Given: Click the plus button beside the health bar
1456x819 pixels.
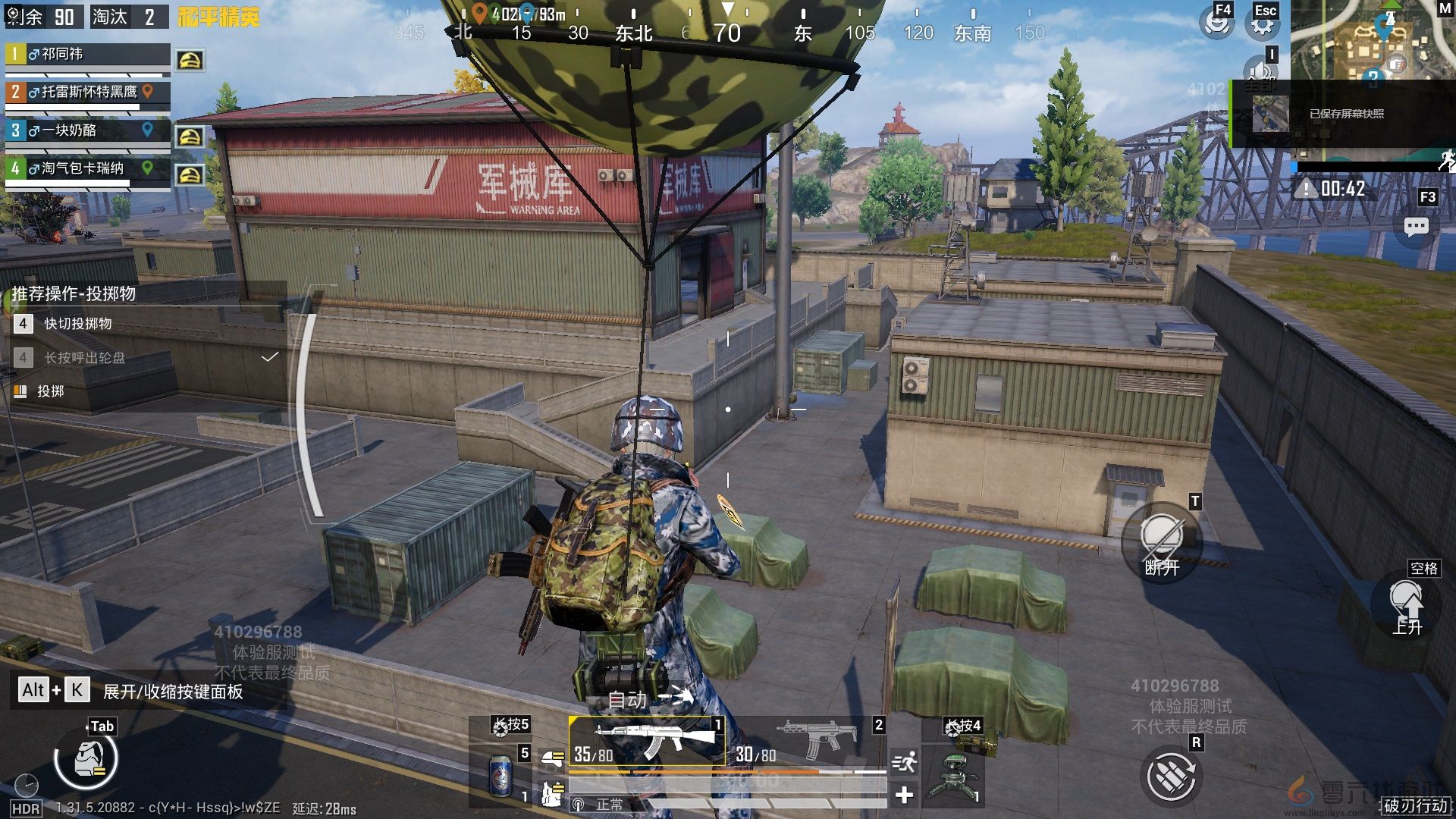Looking at the screenshot, I should 904,795.
